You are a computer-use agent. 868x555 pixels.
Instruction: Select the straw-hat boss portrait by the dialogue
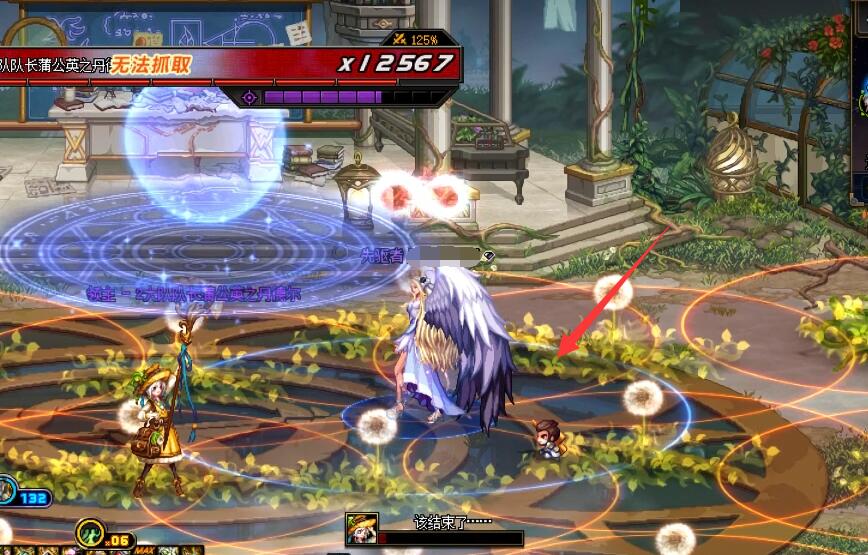360,529
